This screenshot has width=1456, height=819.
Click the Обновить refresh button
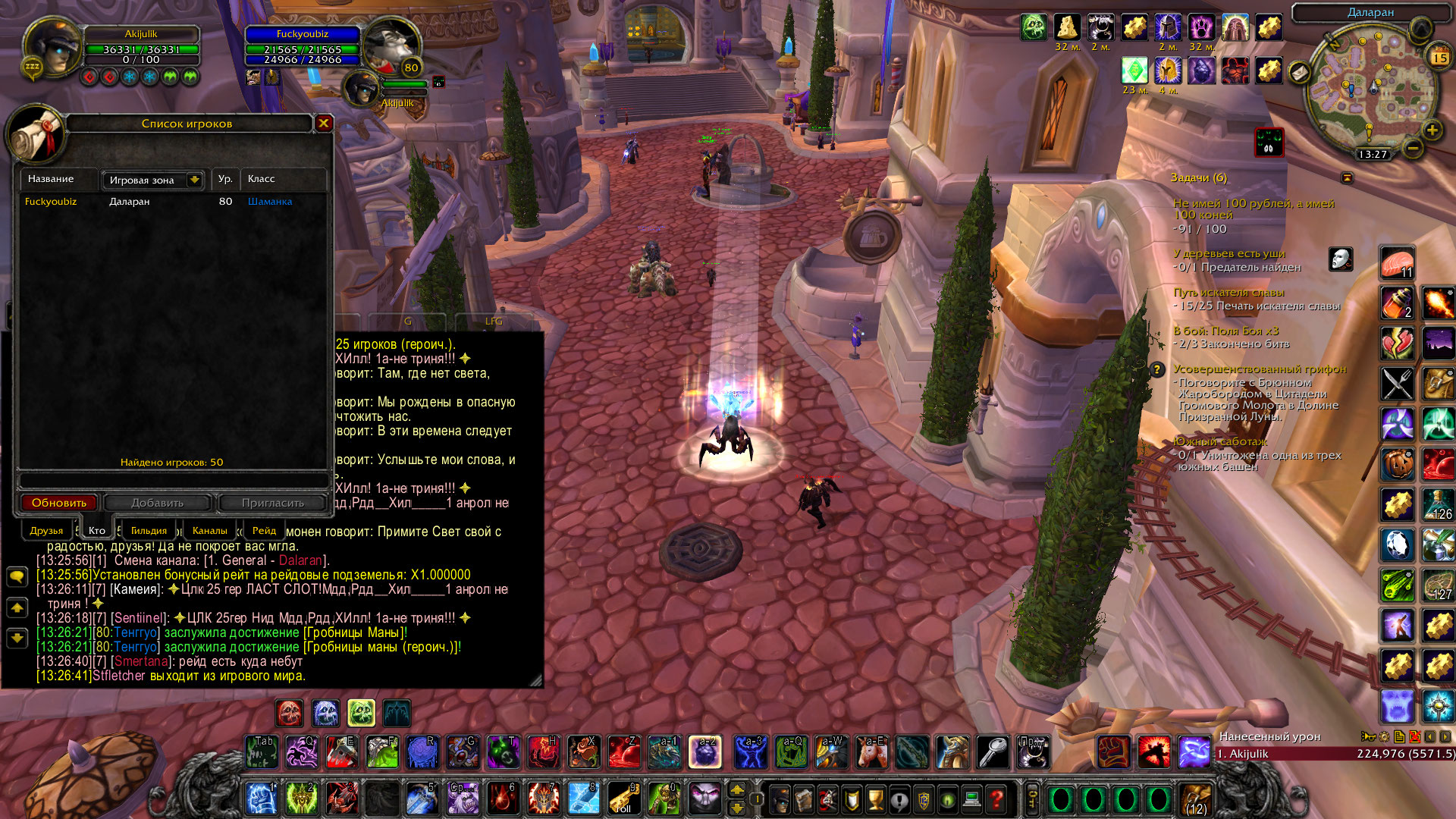pyautogui.click(x=59, y=503)
